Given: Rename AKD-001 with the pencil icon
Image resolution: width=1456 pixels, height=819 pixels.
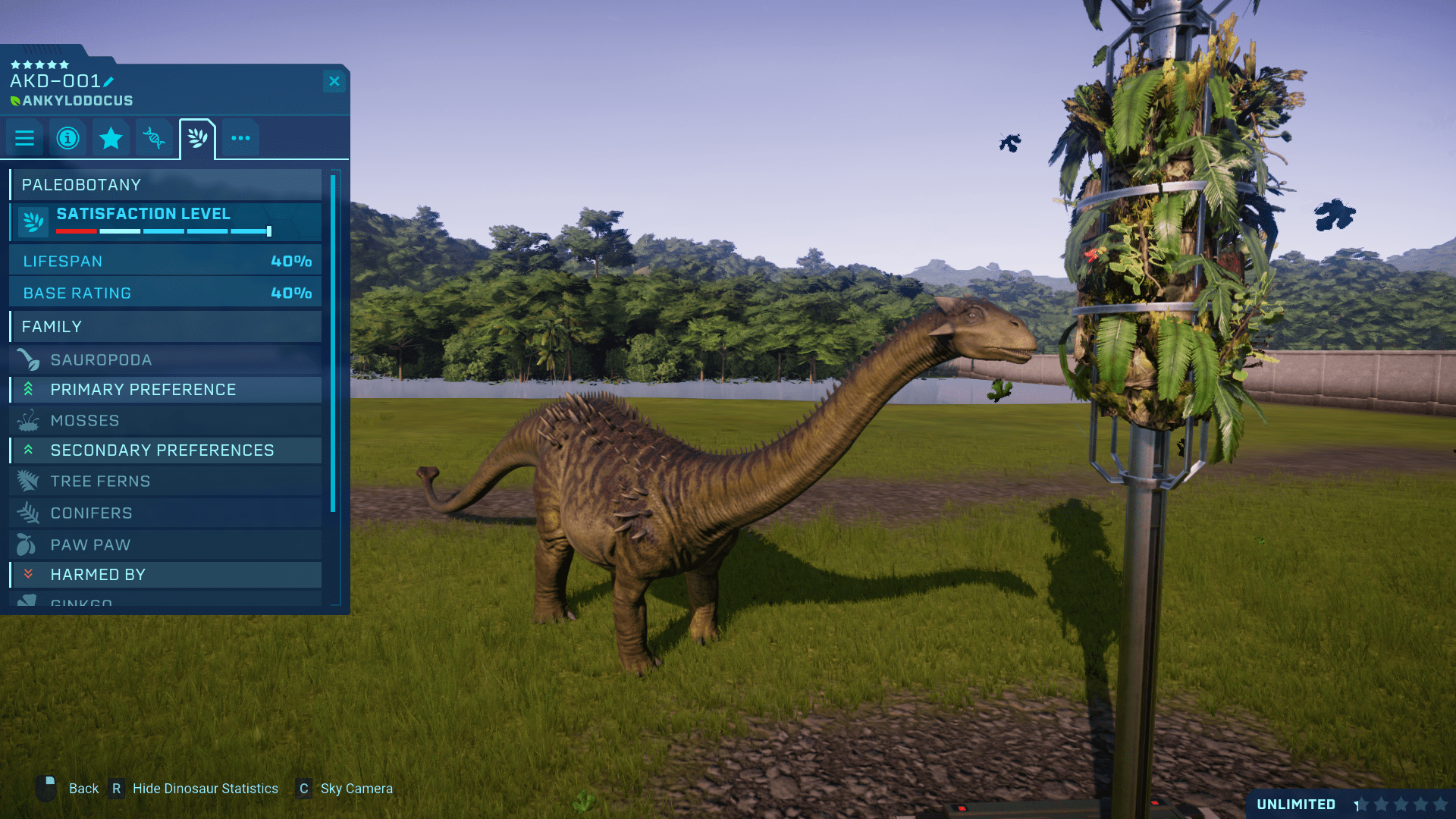Looking at the screenshot, I should (x=108, y=82).
